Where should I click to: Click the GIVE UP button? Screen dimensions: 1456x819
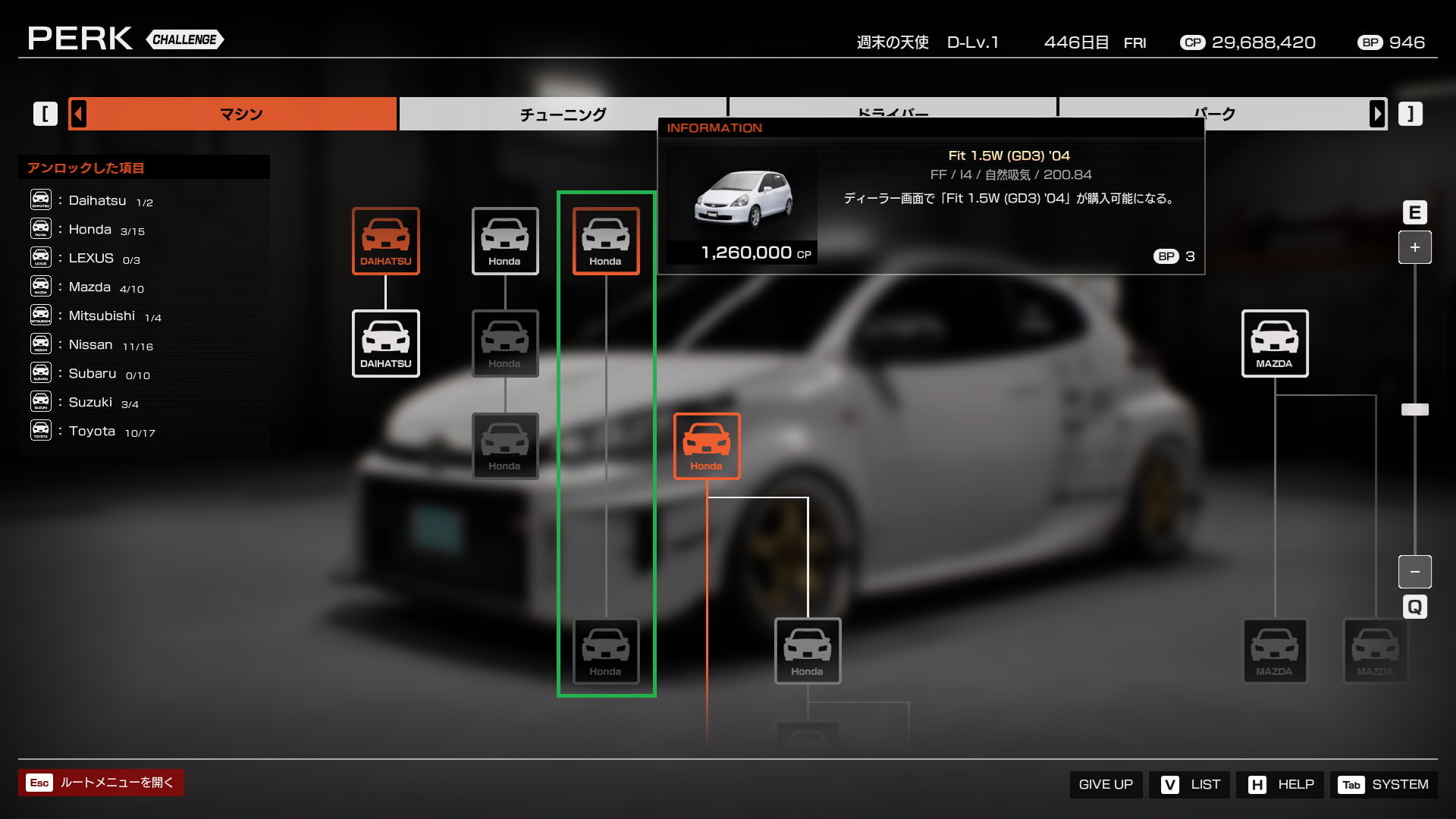coord(1106,784)
